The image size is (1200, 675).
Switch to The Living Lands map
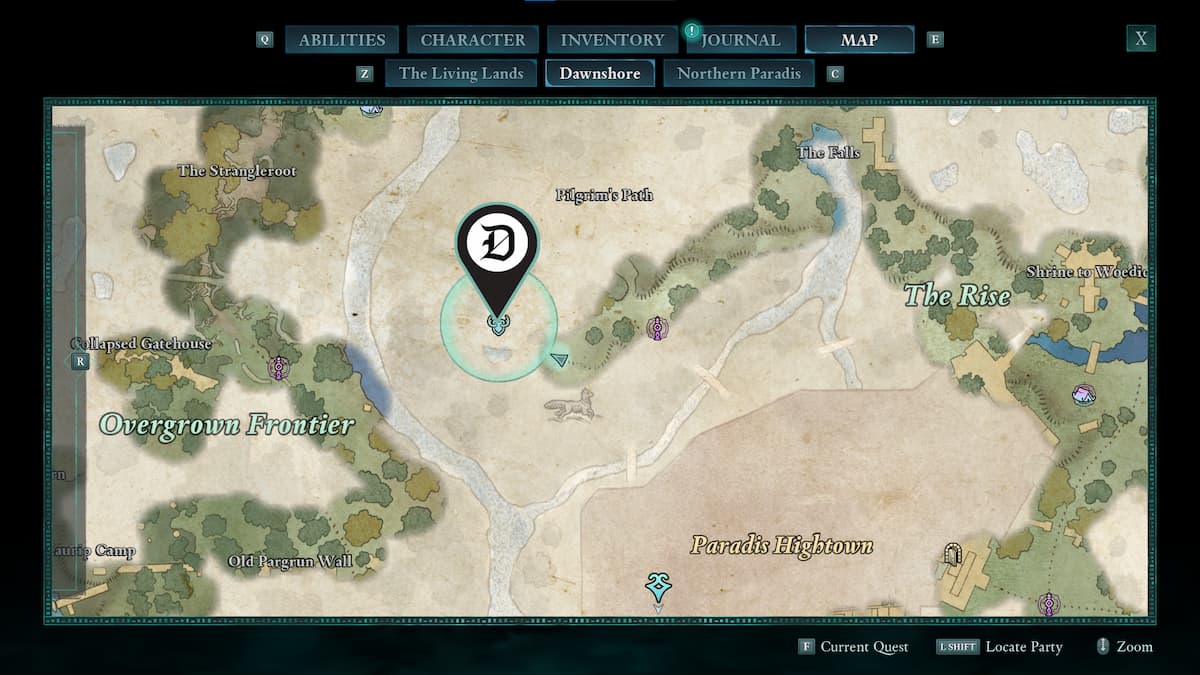[x=461, y=73]
